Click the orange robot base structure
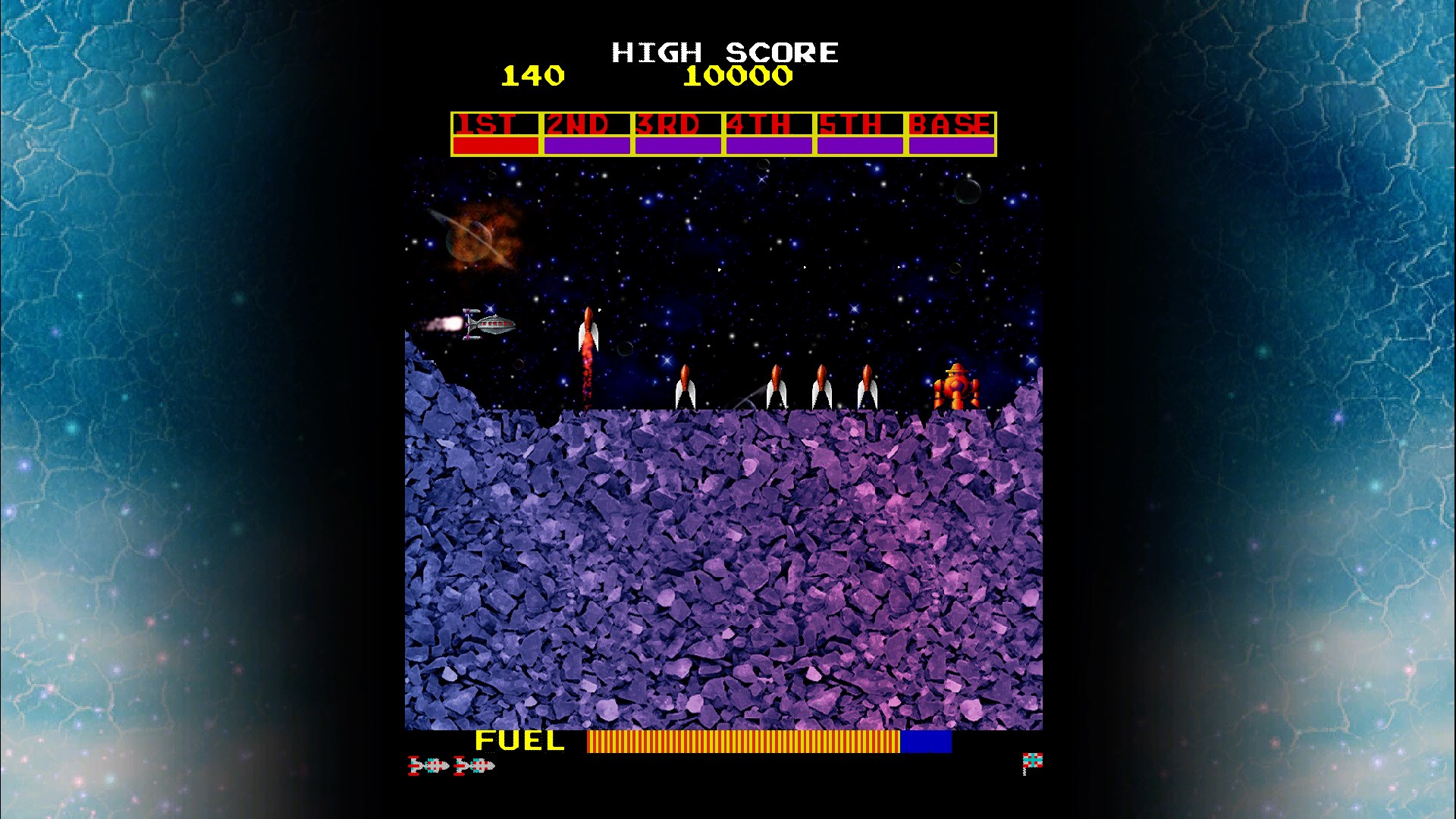Image resolution: width=1456 pixels, height=819 pixels. [955, 387]
